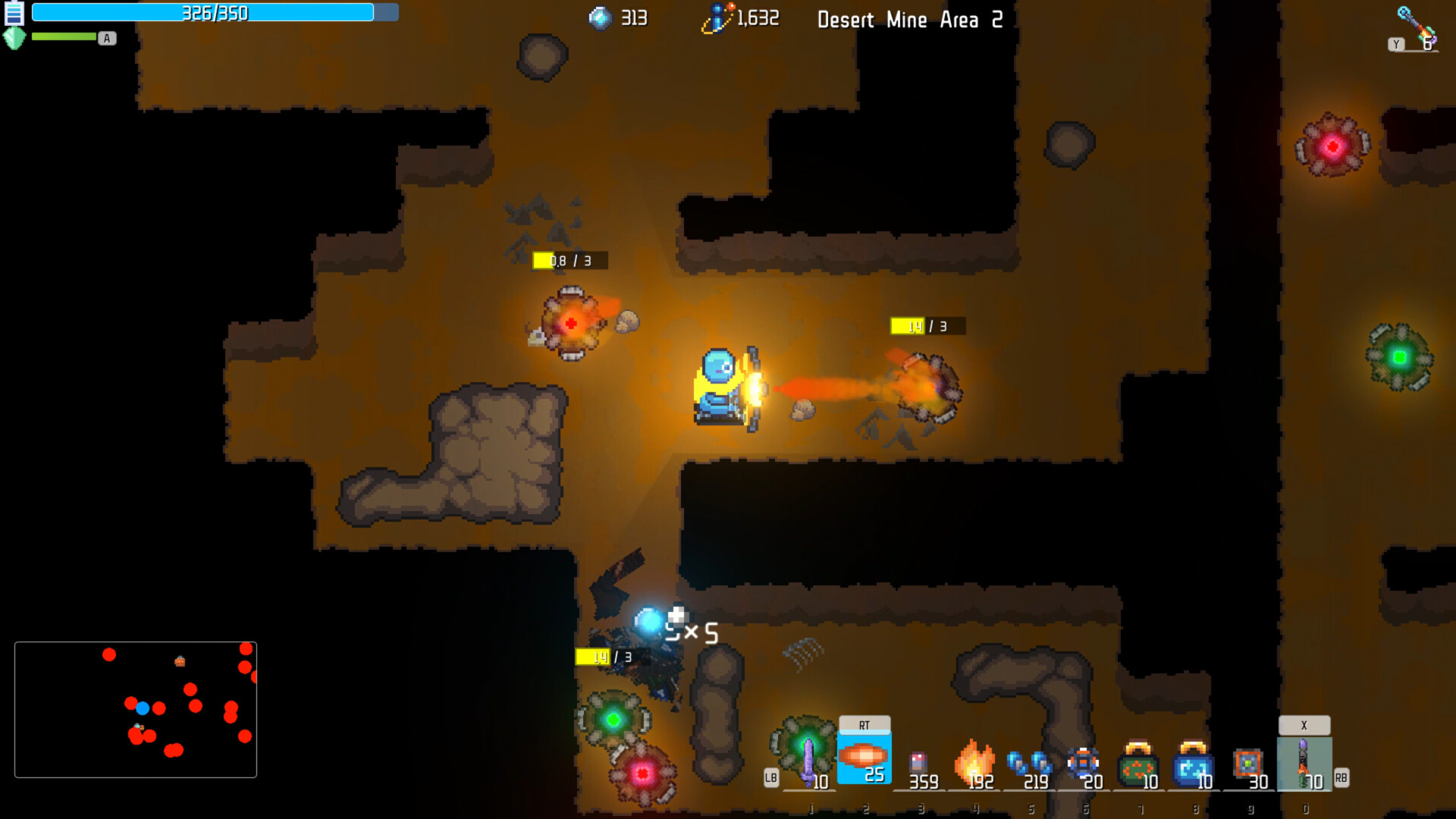
Task: Select the flame item in hotbar slot 4
Action: coord(977,758)
